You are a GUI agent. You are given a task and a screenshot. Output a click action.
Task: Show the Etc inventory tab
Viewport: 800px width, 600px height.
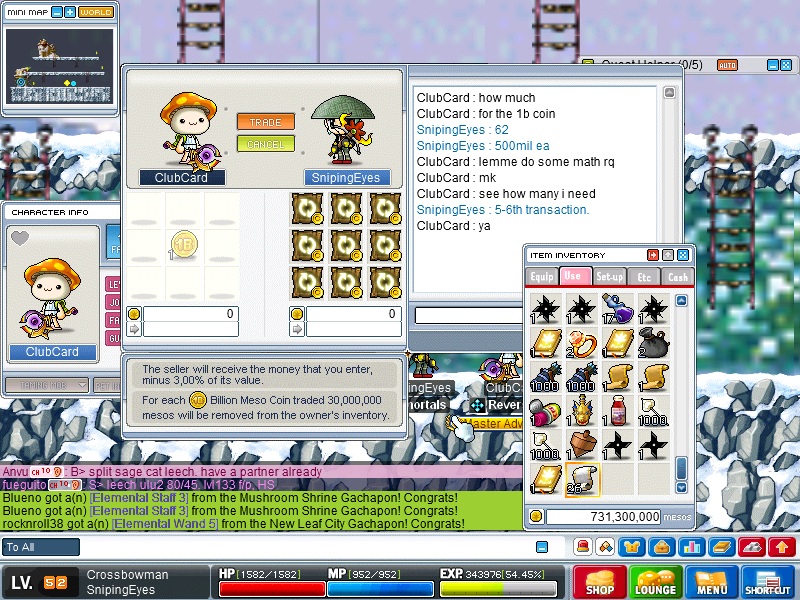643,276
